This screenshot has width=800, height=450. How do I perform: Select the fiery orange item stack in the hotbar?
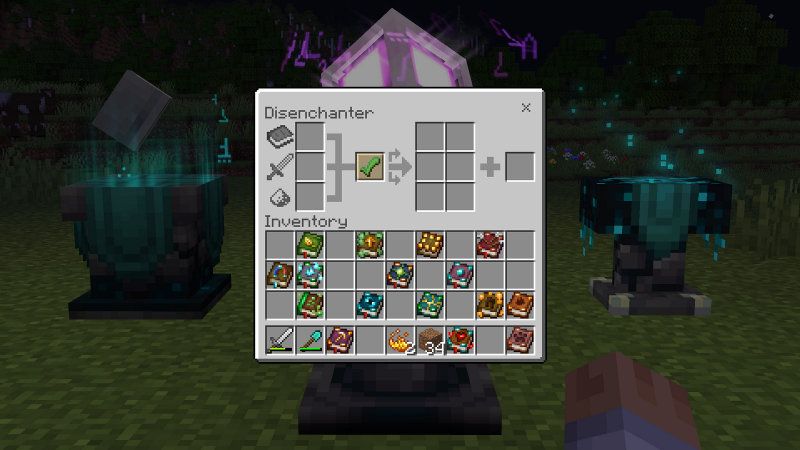[400, 341]
